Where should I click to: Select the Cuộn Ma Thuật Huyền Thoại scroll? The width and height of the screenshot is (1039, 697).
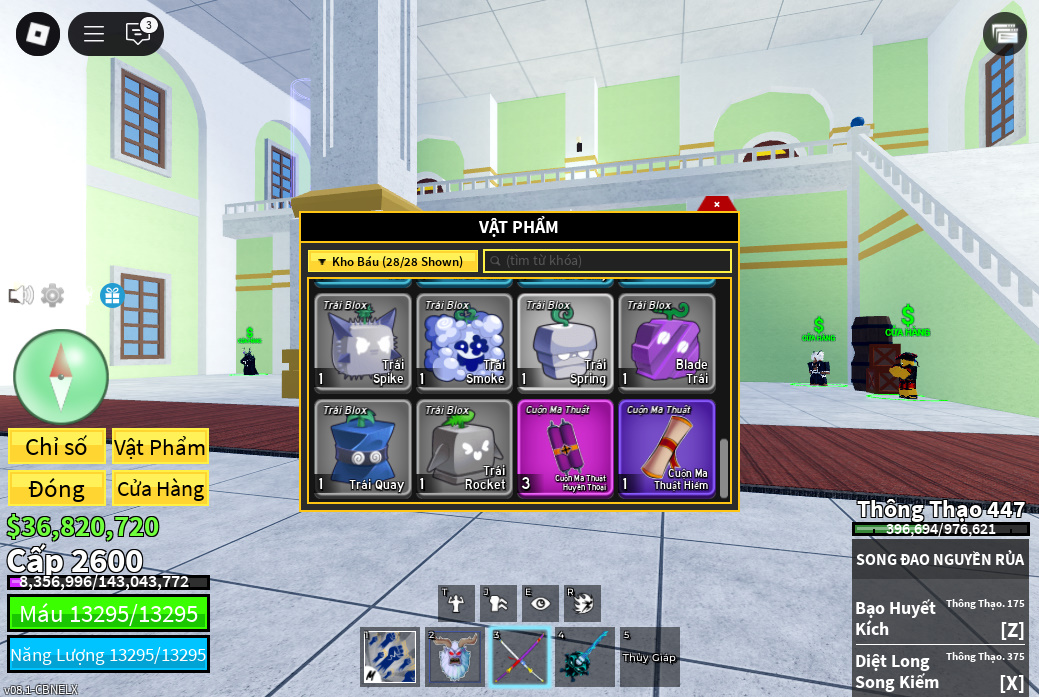click(x=565, y=448)
